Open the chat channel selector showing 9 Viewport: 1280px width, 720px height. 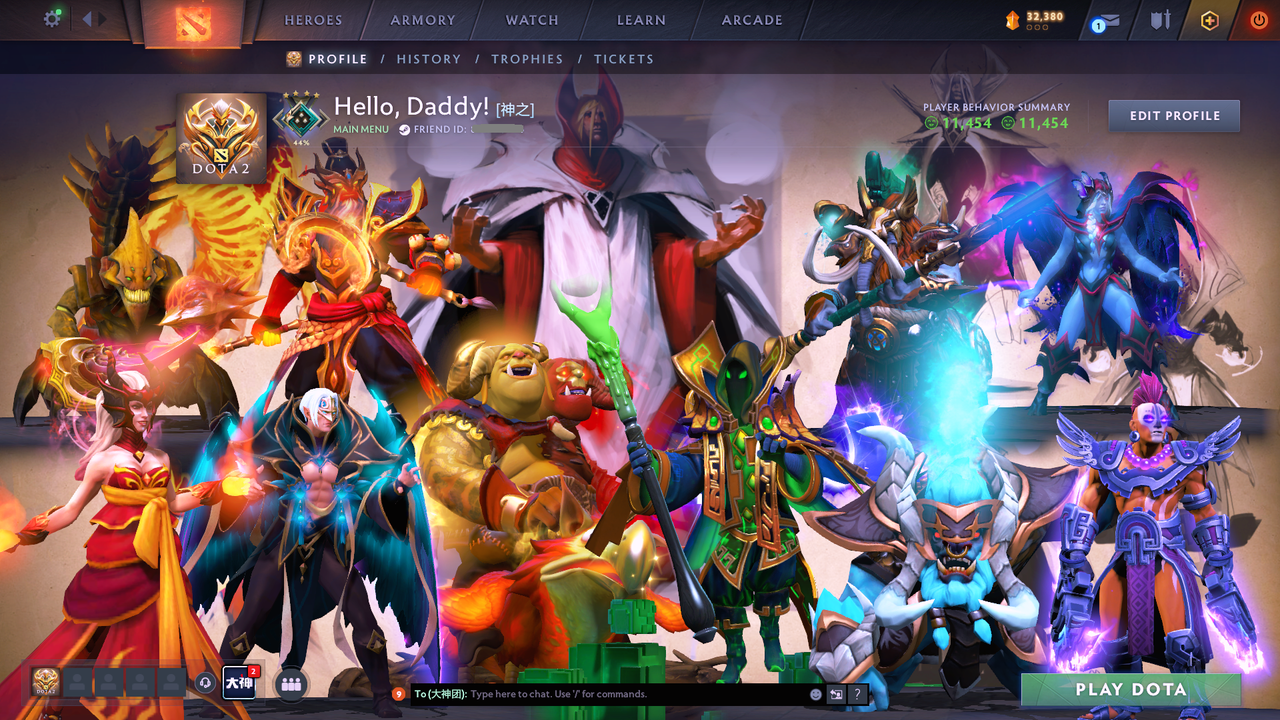[398, 693]
